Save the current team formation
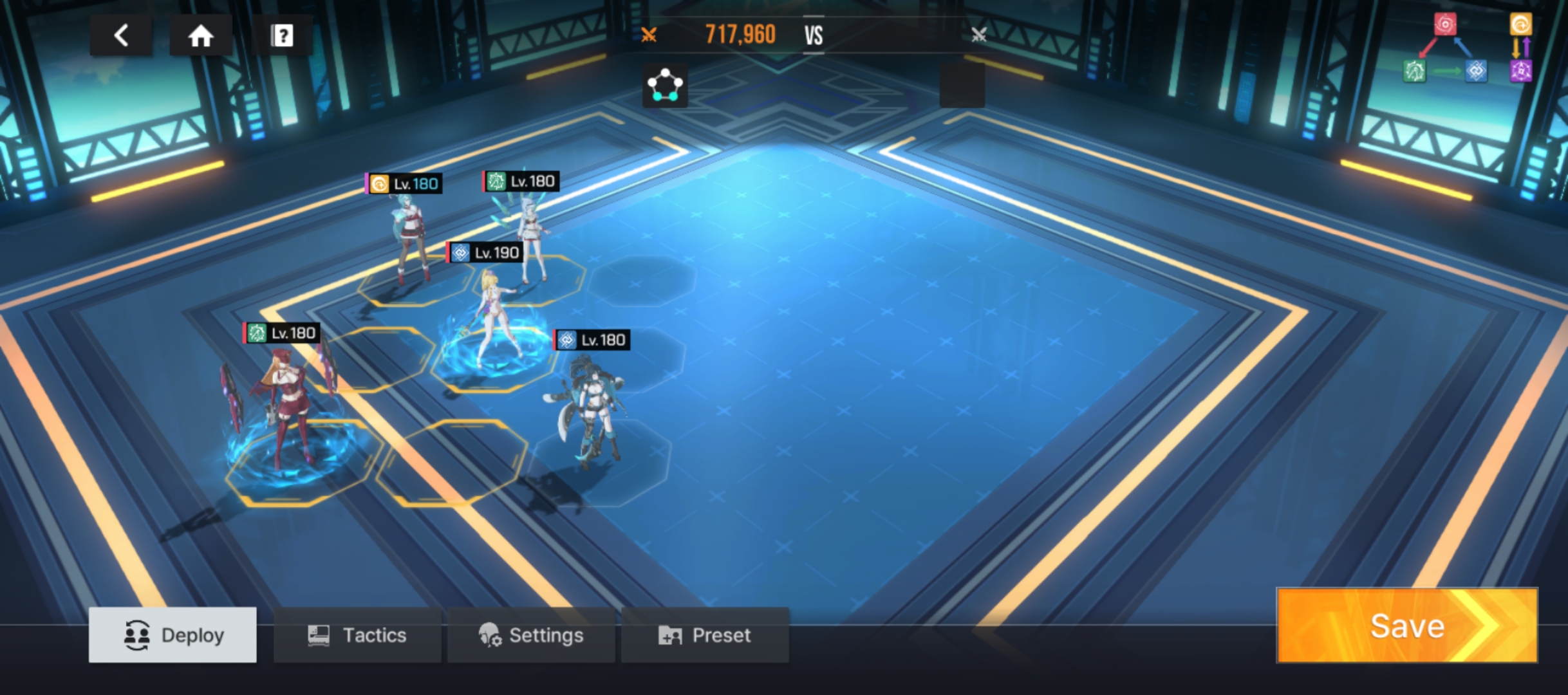The image size is (1568, 695). (x=1407, y=625)
